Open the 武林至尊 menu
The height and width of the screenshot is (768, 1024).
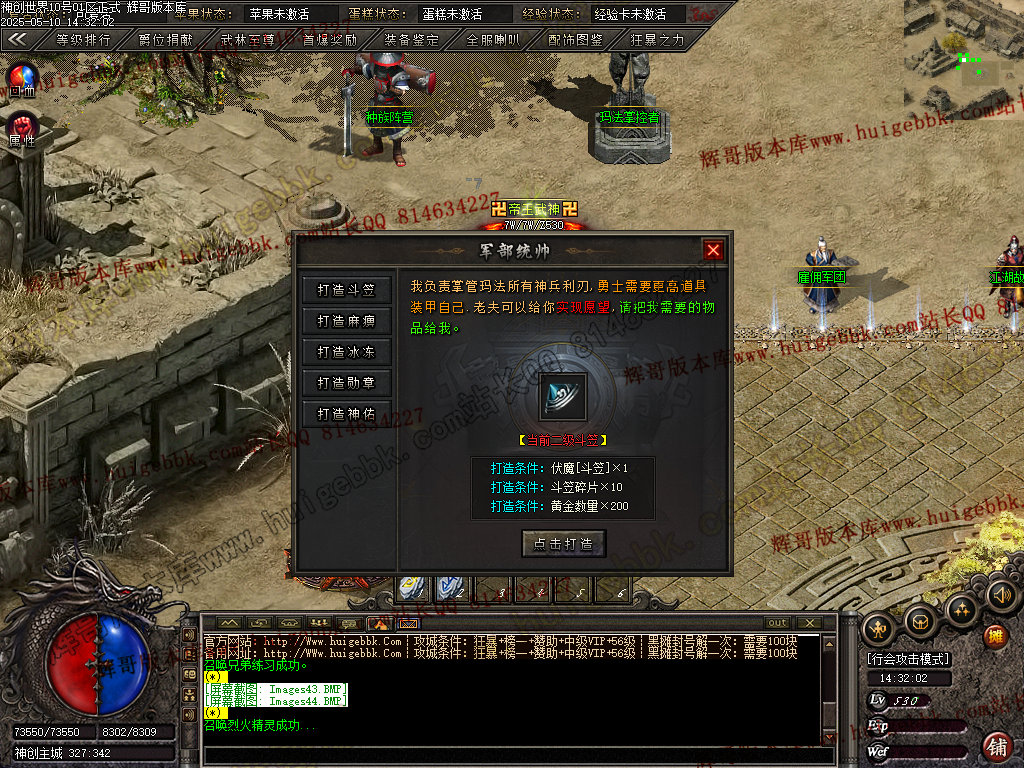247,40
